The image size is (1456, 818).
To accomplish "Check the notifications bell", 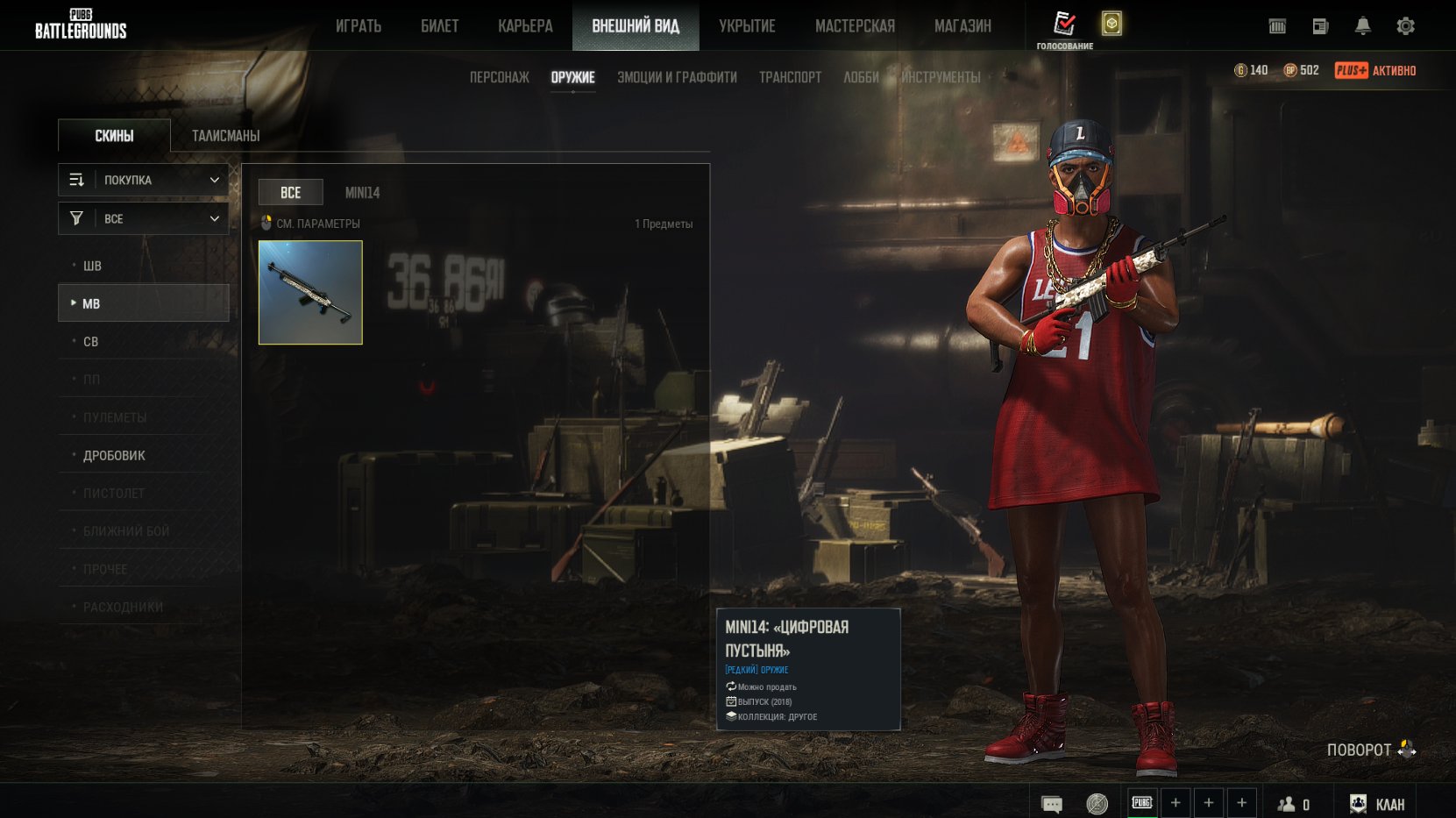I will [x=1362, y=26].
